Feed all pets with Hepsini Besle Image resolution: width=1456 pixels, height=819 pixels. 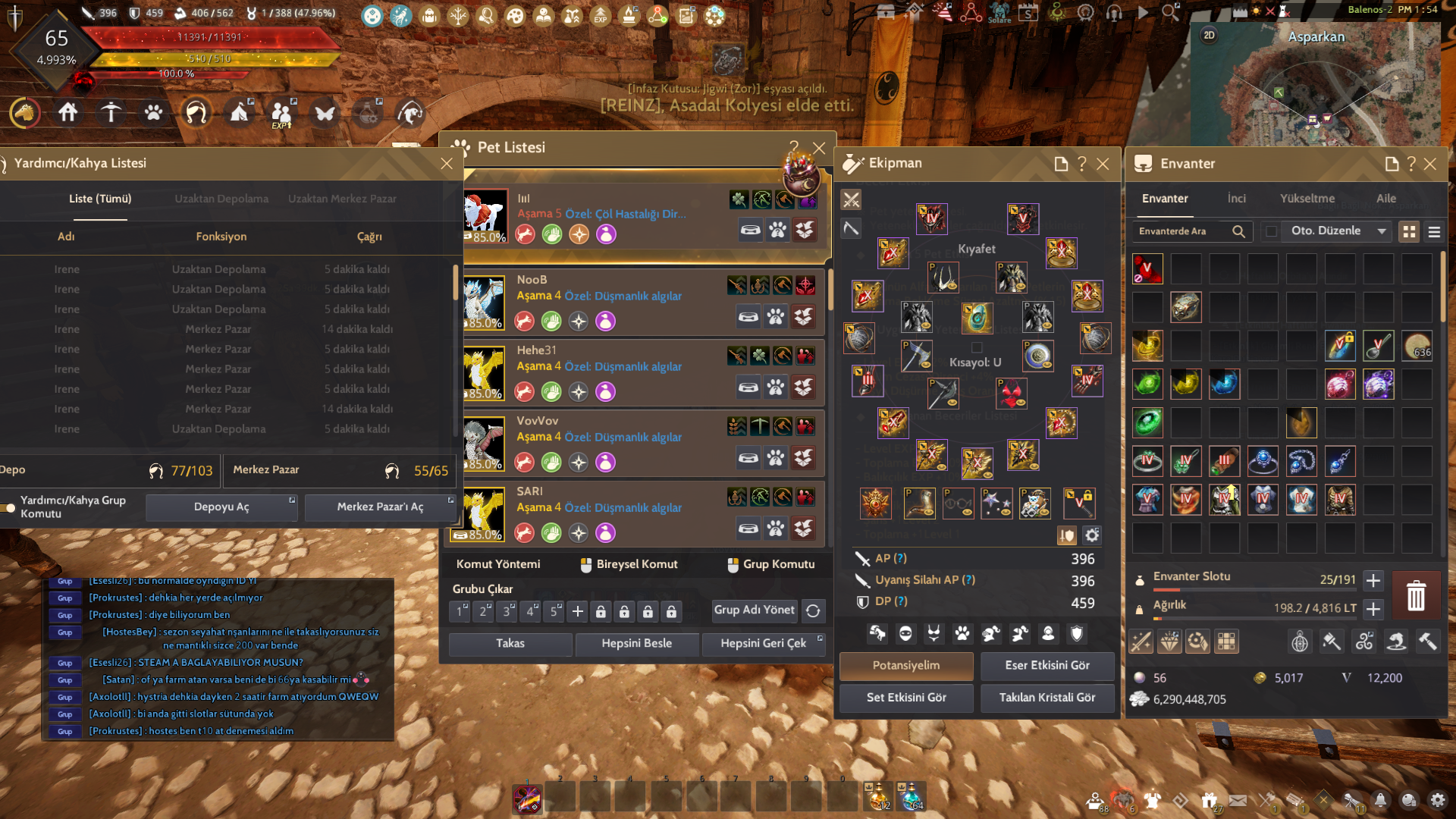636,644
